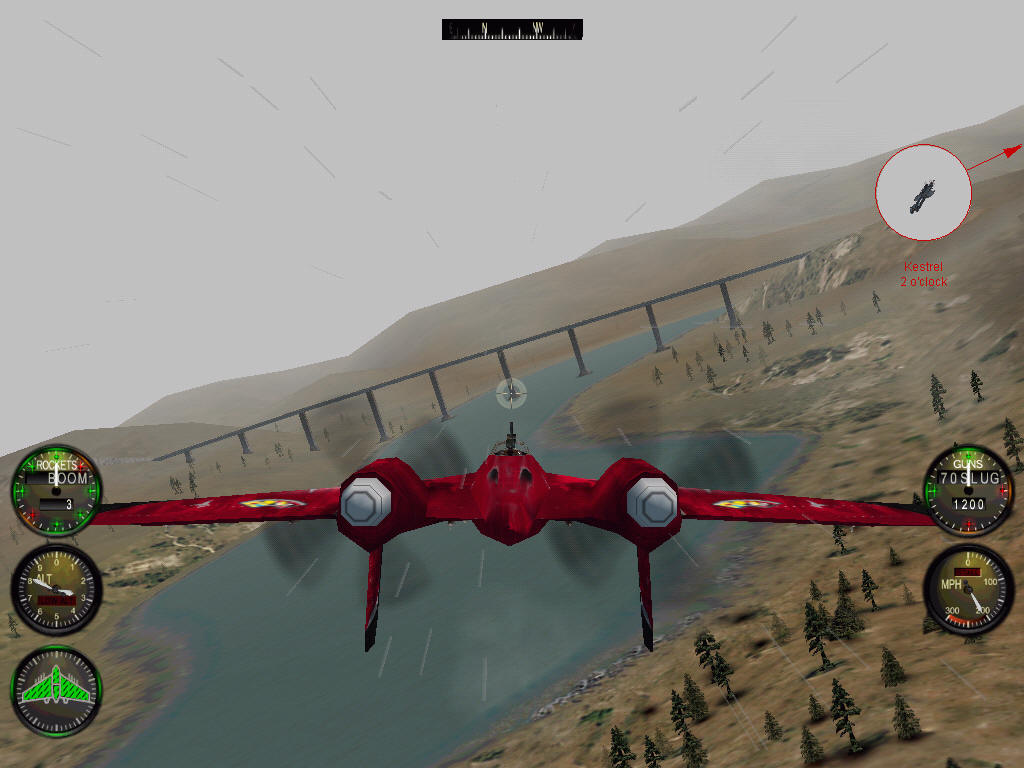The height and width of the screenshot is (768, 1024).
Task: Select the Guns weapon gauge
Action: pyautogui.click(x=967, y=490)
